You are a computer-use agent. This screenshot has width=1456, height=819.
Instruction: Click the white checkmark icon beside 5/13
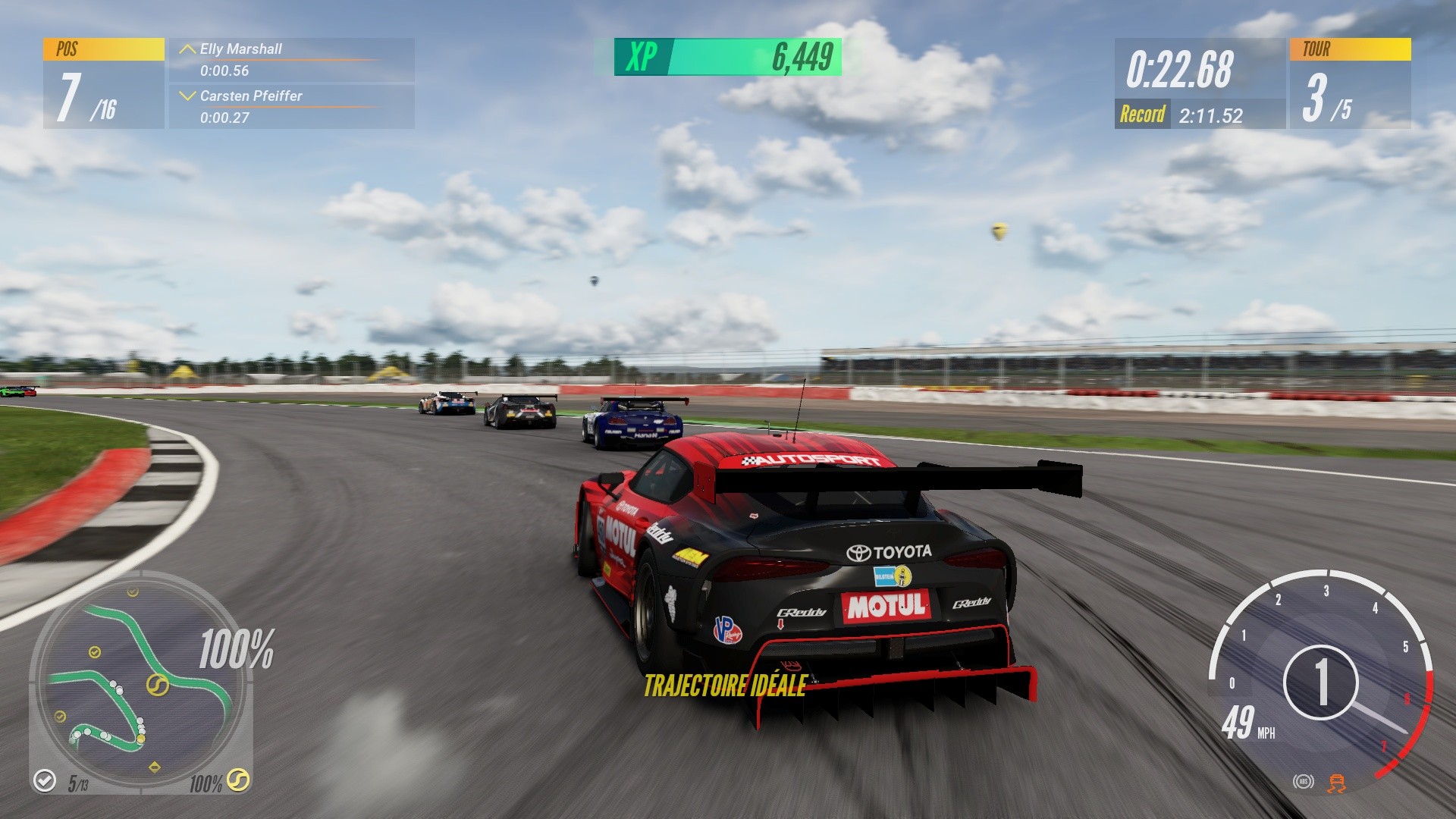44,780
